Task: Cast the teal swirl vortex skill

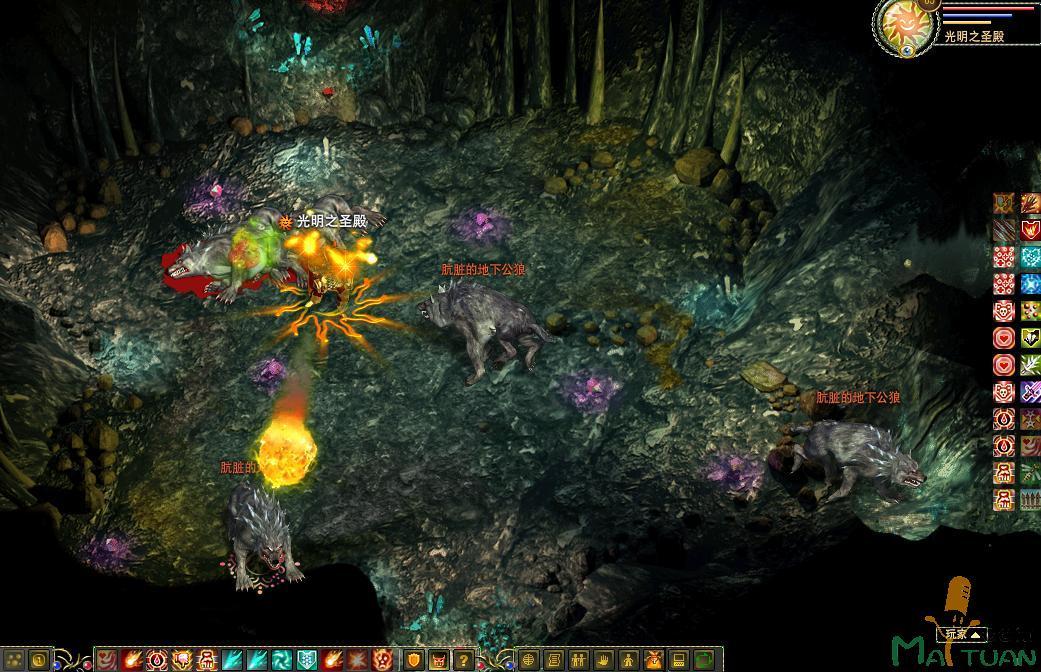Action: click(281, 660)
